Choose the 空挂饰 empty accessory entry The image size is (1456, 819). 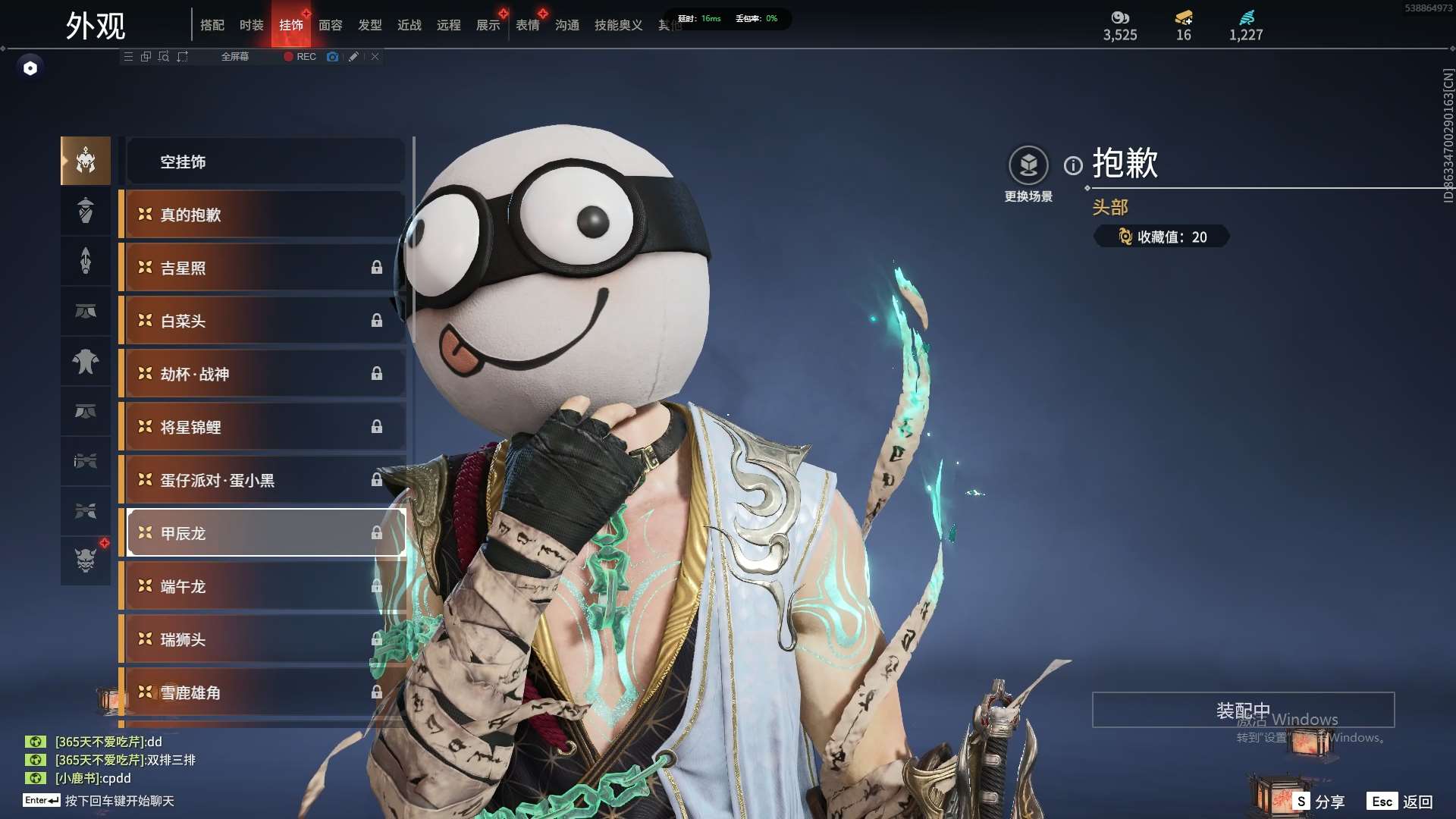265,162
